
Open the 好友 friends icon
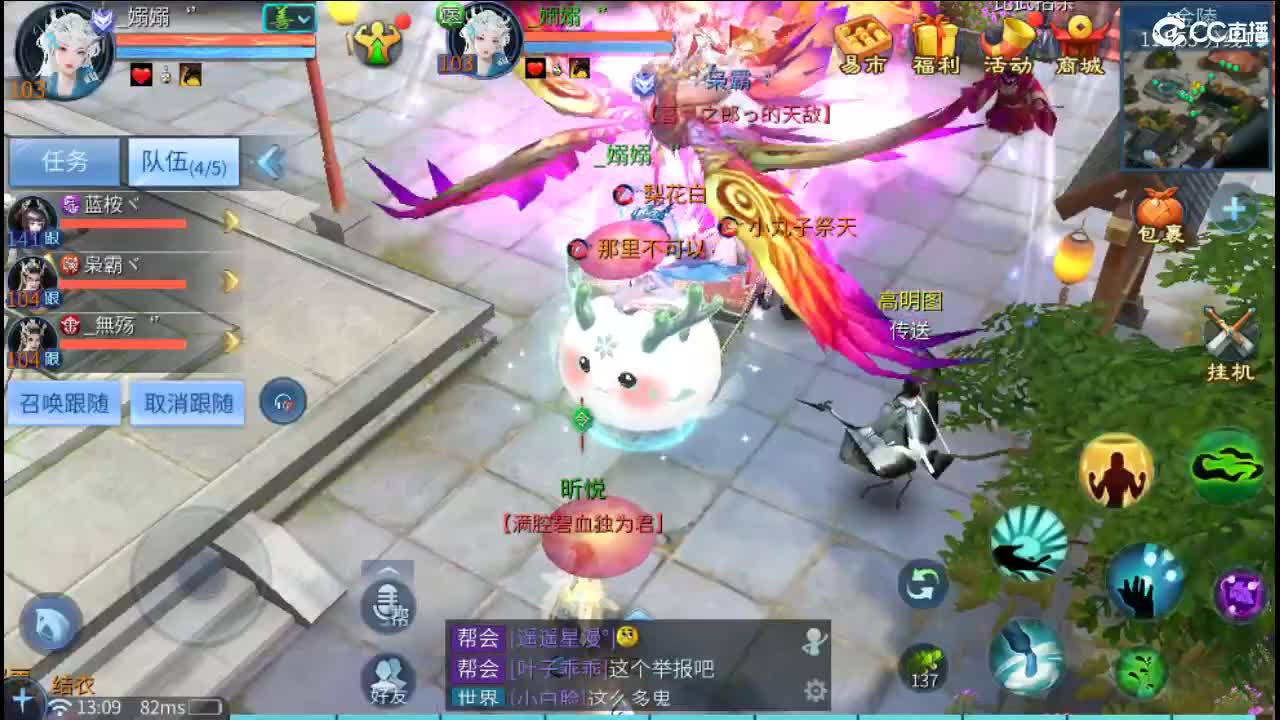pyautogui.click(x=387, y=682)
